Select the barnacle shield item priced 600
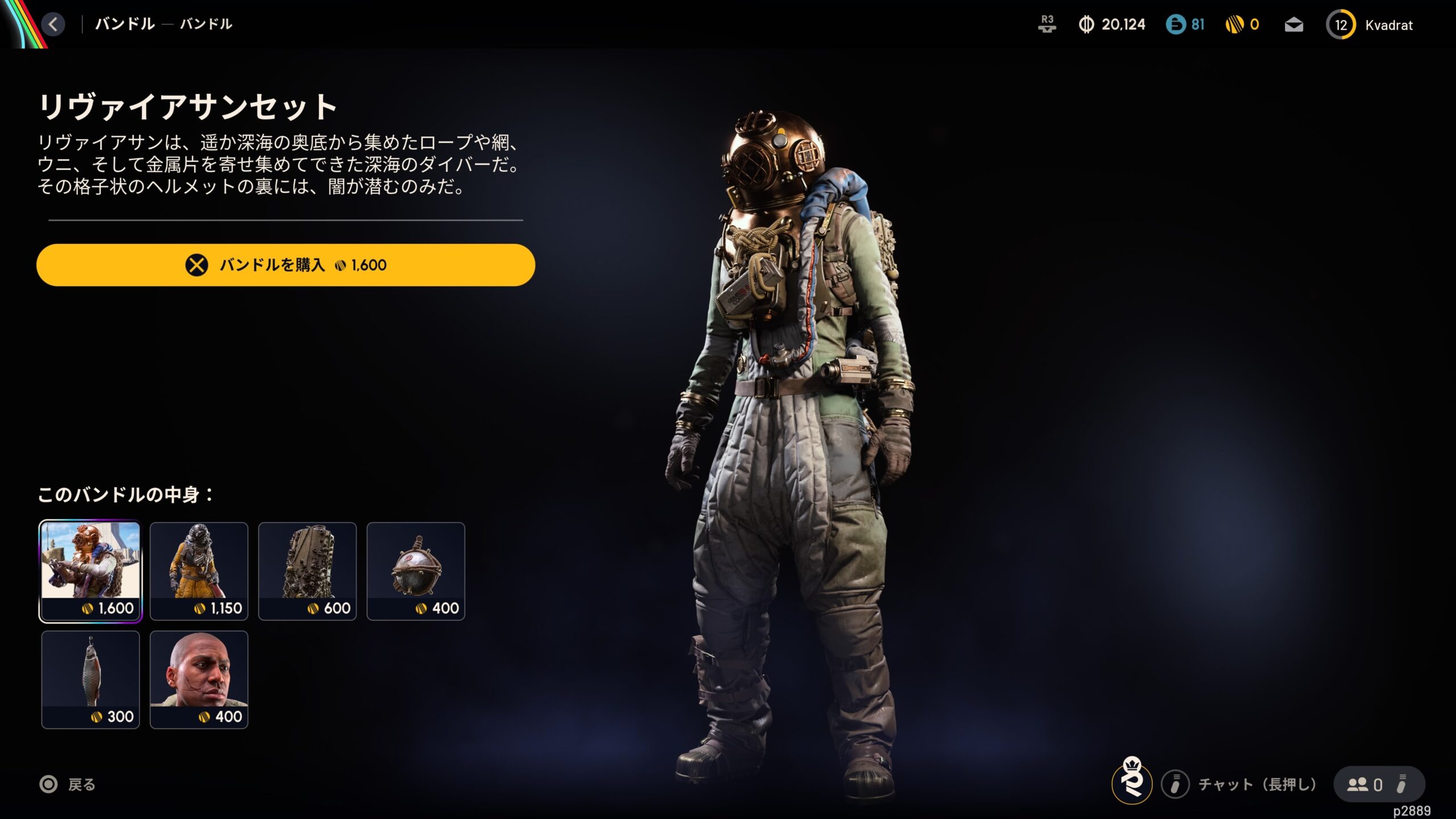Screen dimensions: 1456x819 point(308,571)
